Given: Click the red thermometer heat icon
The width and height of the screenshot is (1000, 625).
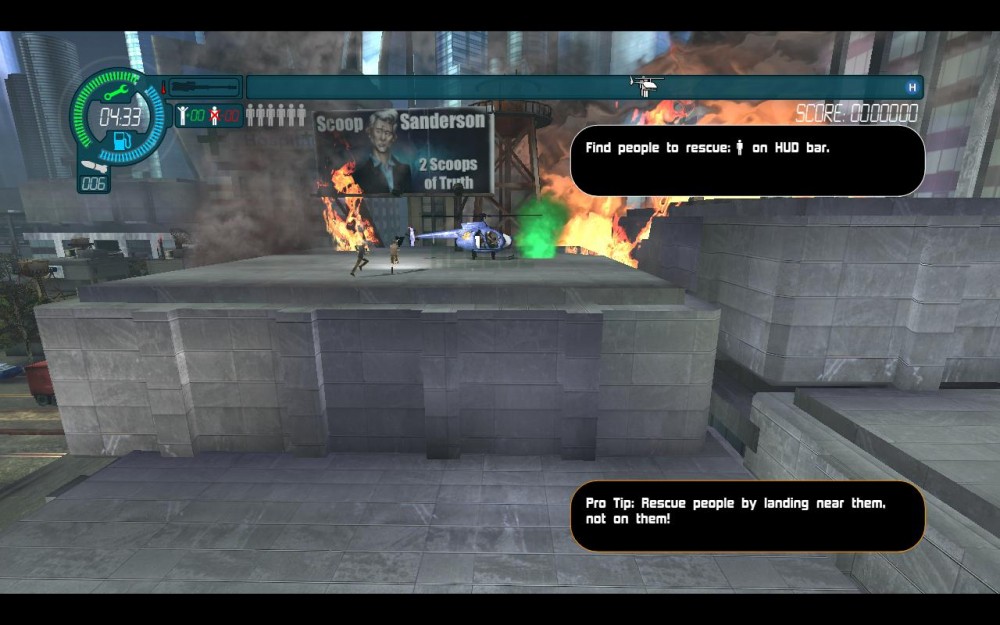Looking at the screenshot, I should coord(163,87).
